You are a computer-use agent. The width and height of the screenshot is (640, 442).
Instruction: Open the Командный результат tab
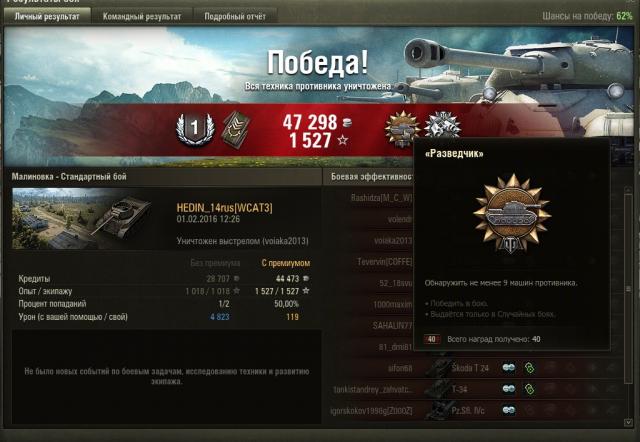(145, 17)
